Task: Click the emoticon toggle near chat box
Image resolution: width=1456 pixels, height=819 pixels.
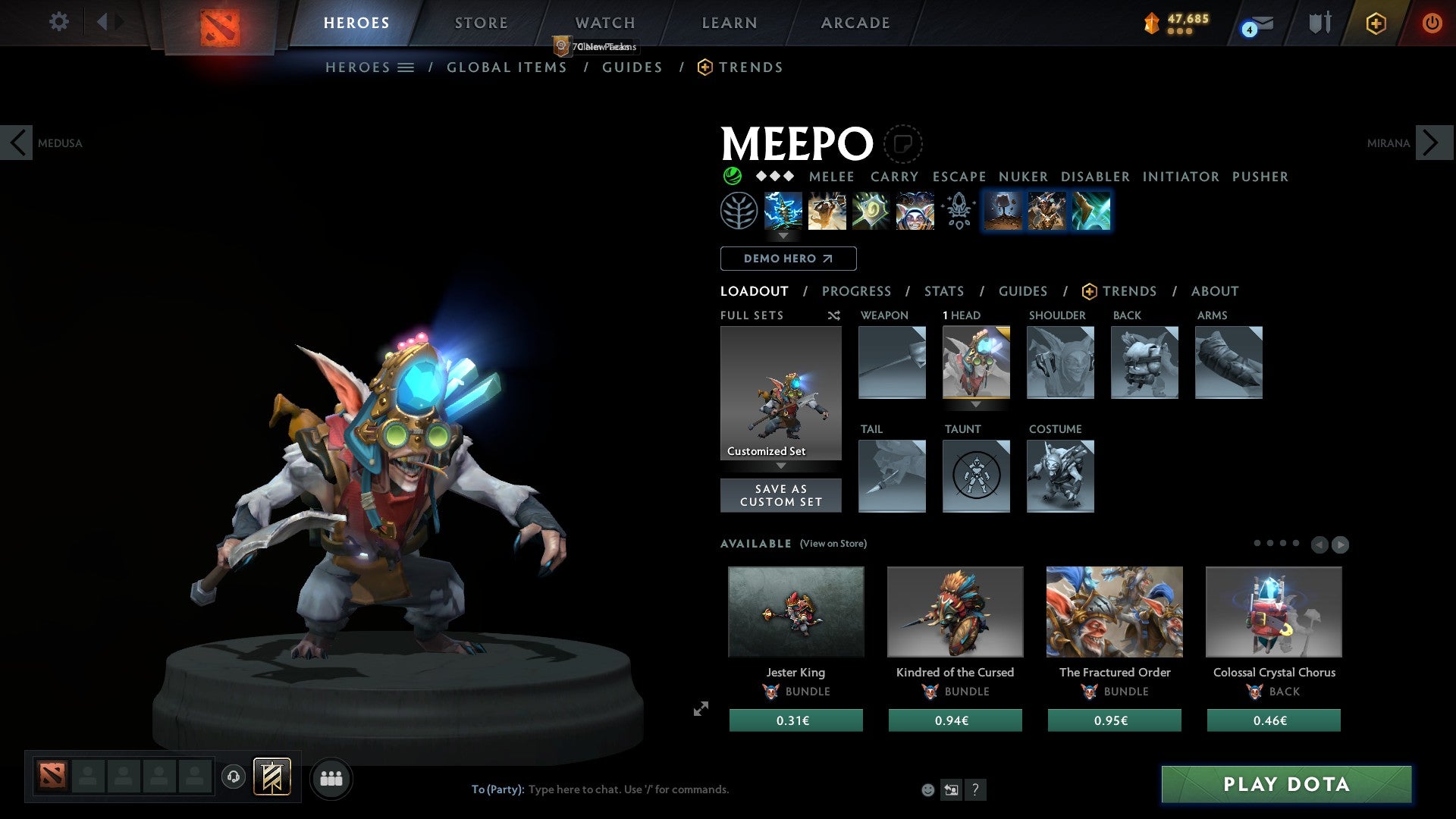Action: (927, 789)
